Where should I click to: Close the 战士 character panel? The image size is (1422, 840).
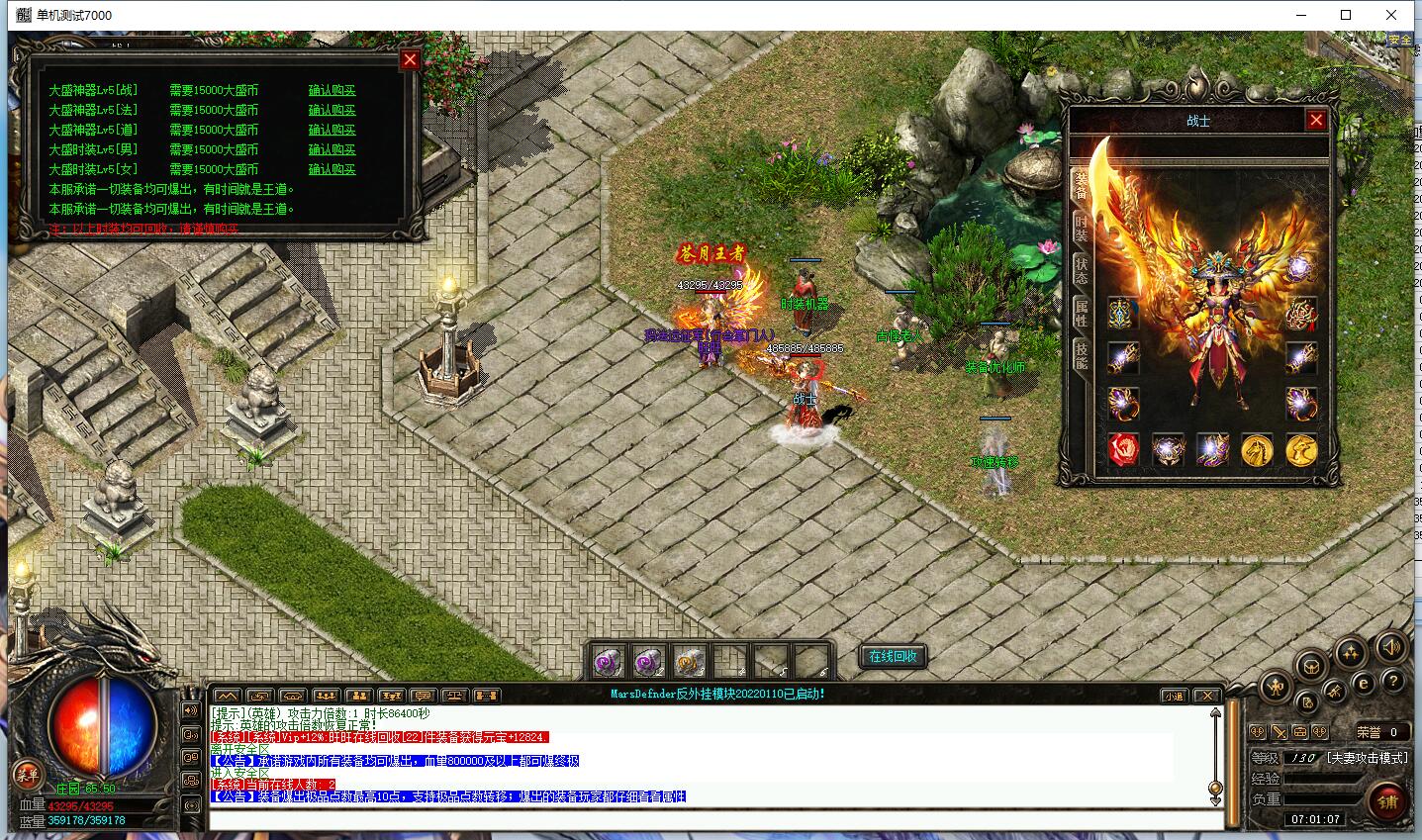[x=1315, y=121]
